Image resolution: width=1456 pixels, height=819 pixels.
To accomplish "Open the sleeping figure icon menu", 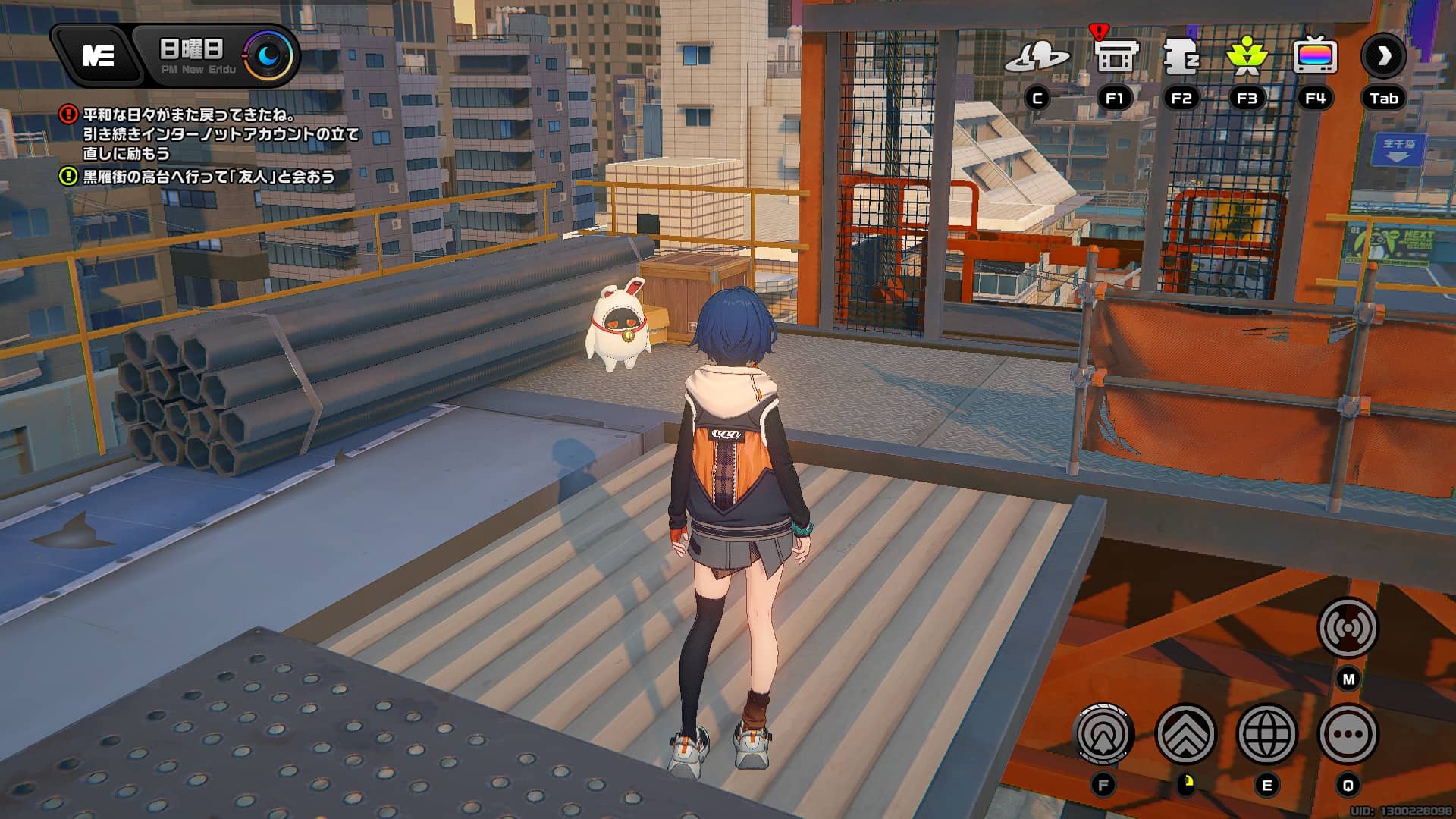I will click(x=1181, y=57).
